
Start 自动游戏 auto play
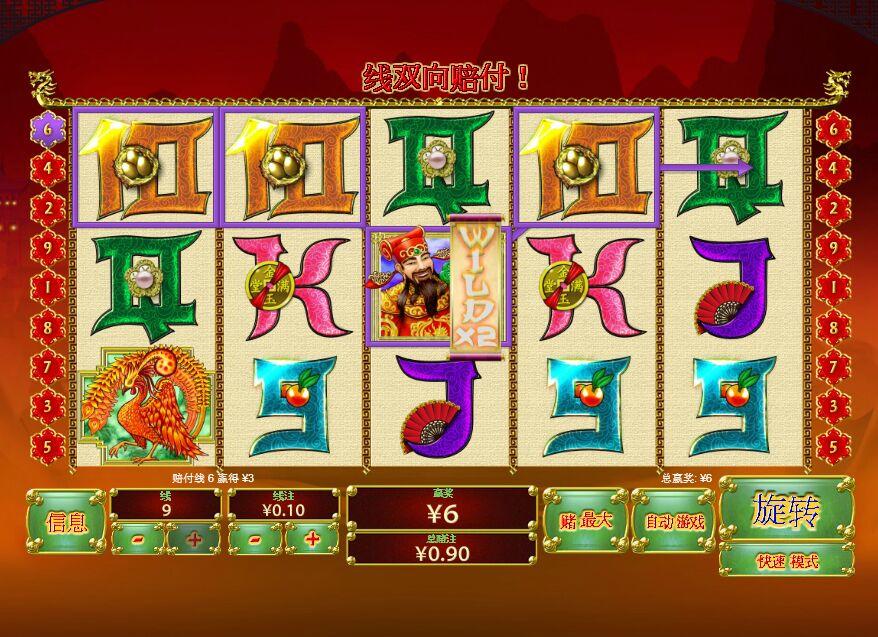pyautogui.click(x=674, y=521)
